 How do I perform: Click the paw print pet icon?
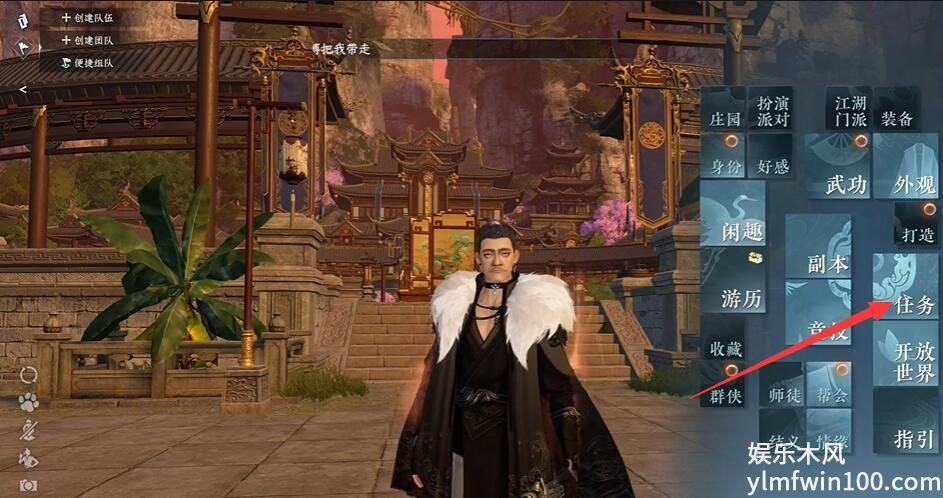[x=28, y=403]
